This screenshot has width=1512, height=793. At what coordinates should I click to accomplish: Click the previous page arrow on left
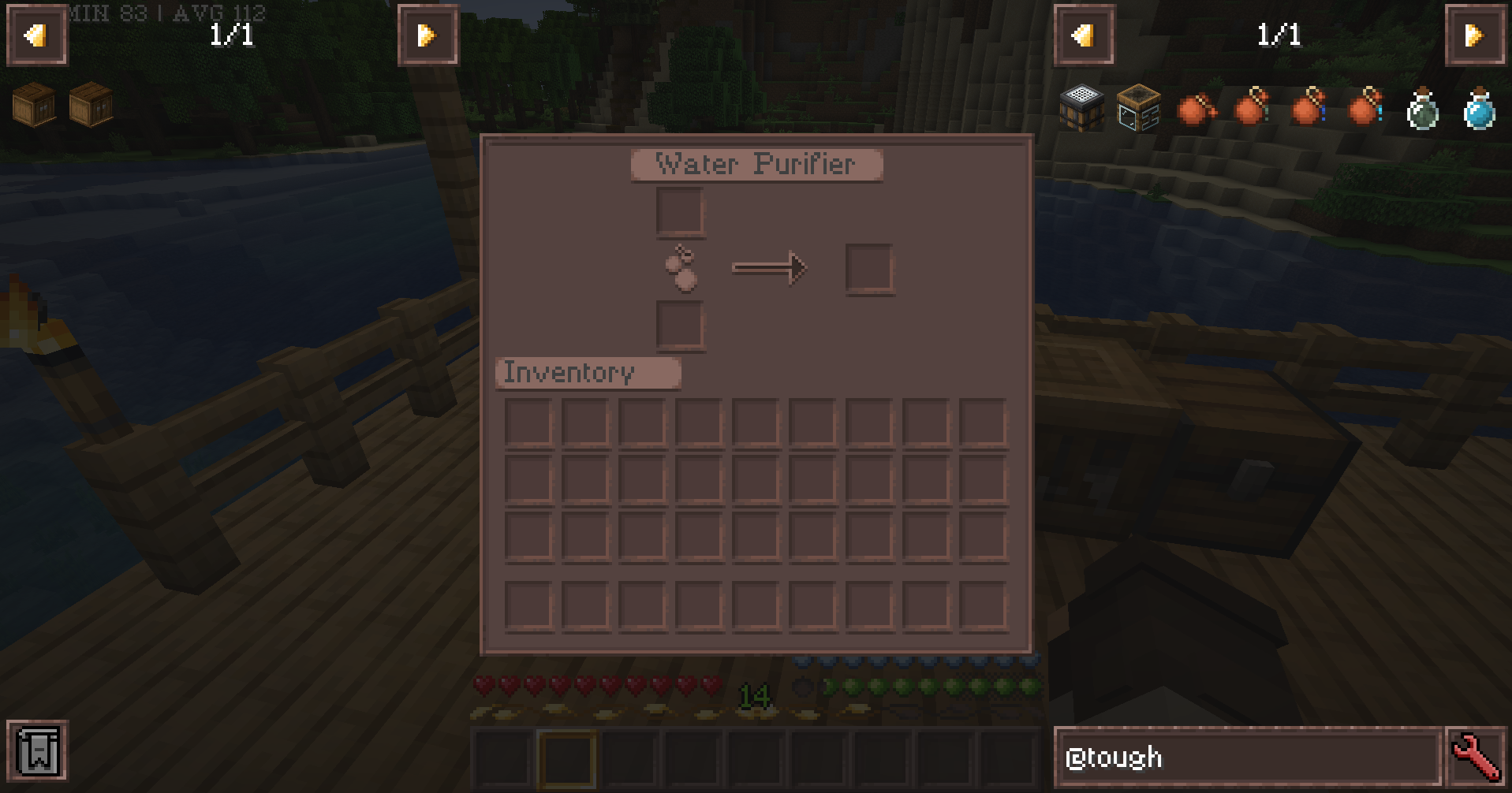coord(35,35)
